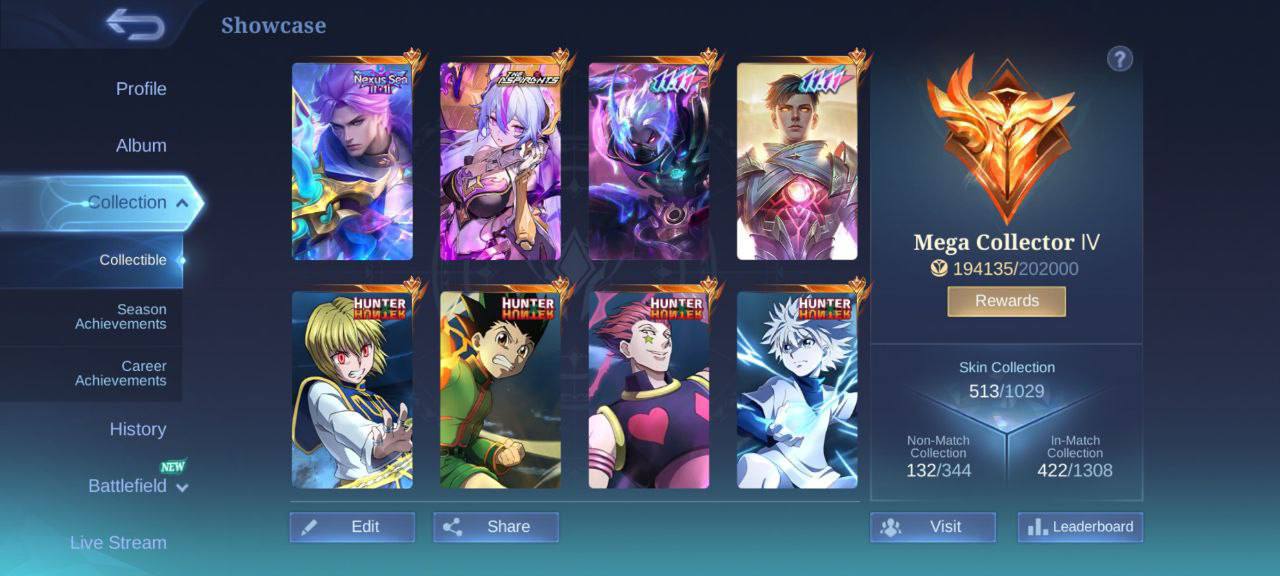Open the Live Stream section
This screenshot has width=1280, height=576.
[x=118, y=543]
